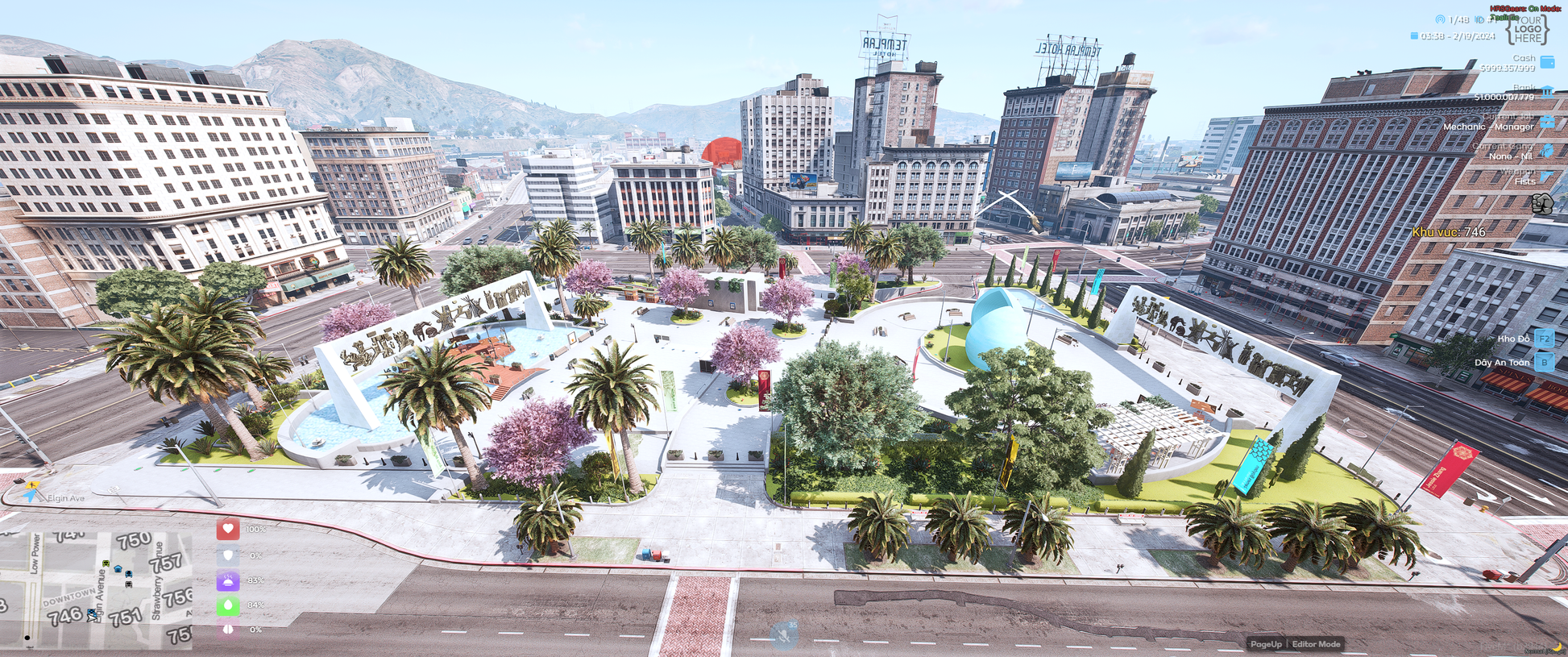The width and height of the screenshot is (1568, 657).
Task: Click the fist weapon image
Action: [1542, 203]
